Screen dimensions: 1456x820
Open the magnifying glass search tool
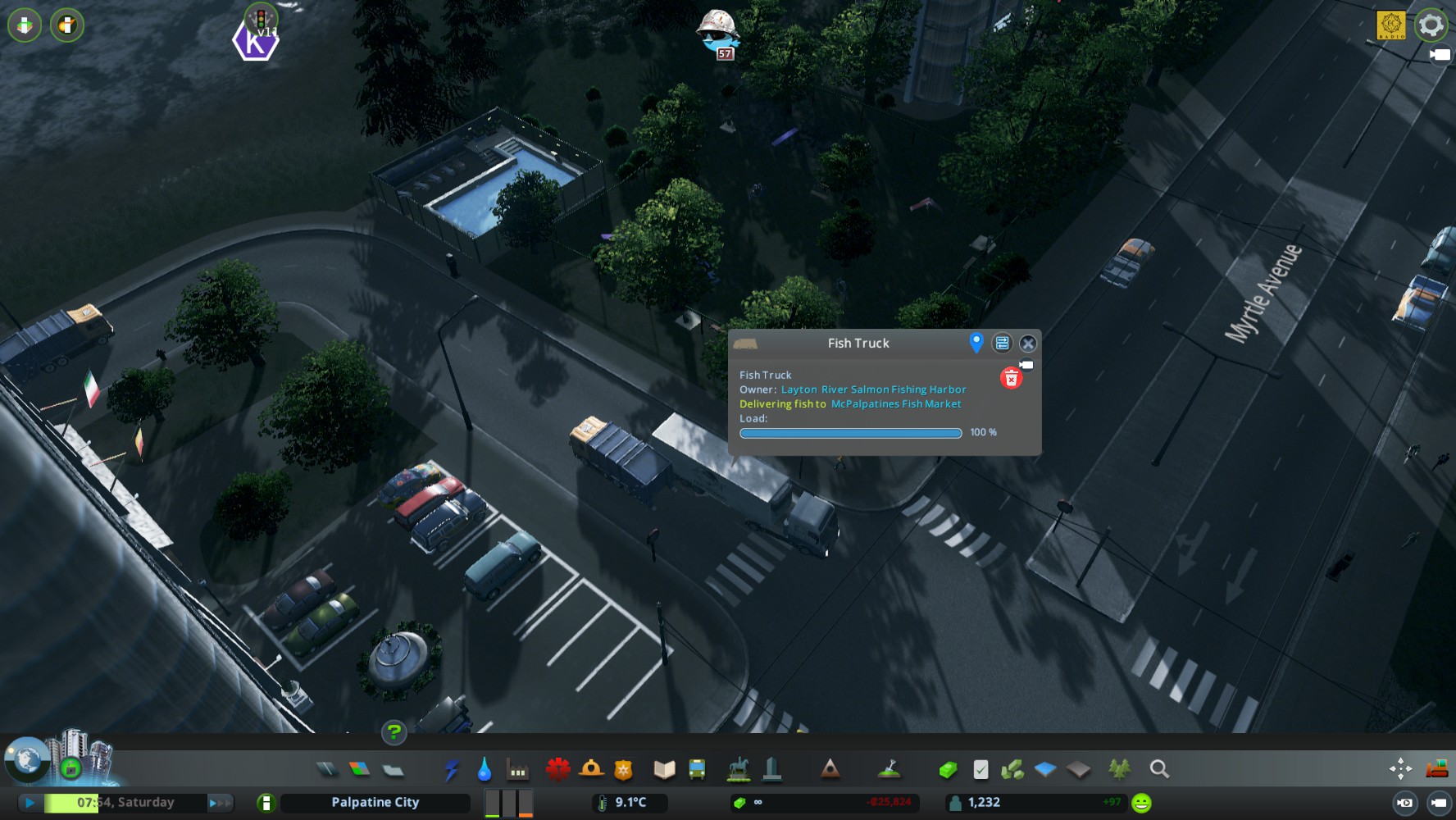[1159, 769]
